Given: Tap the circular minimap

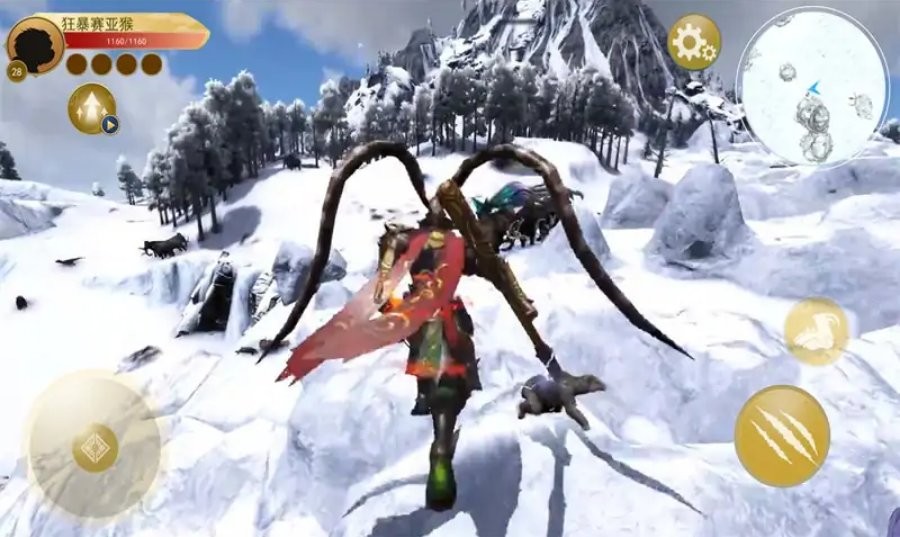Looking at the screenshot, I should click(811, 86).
